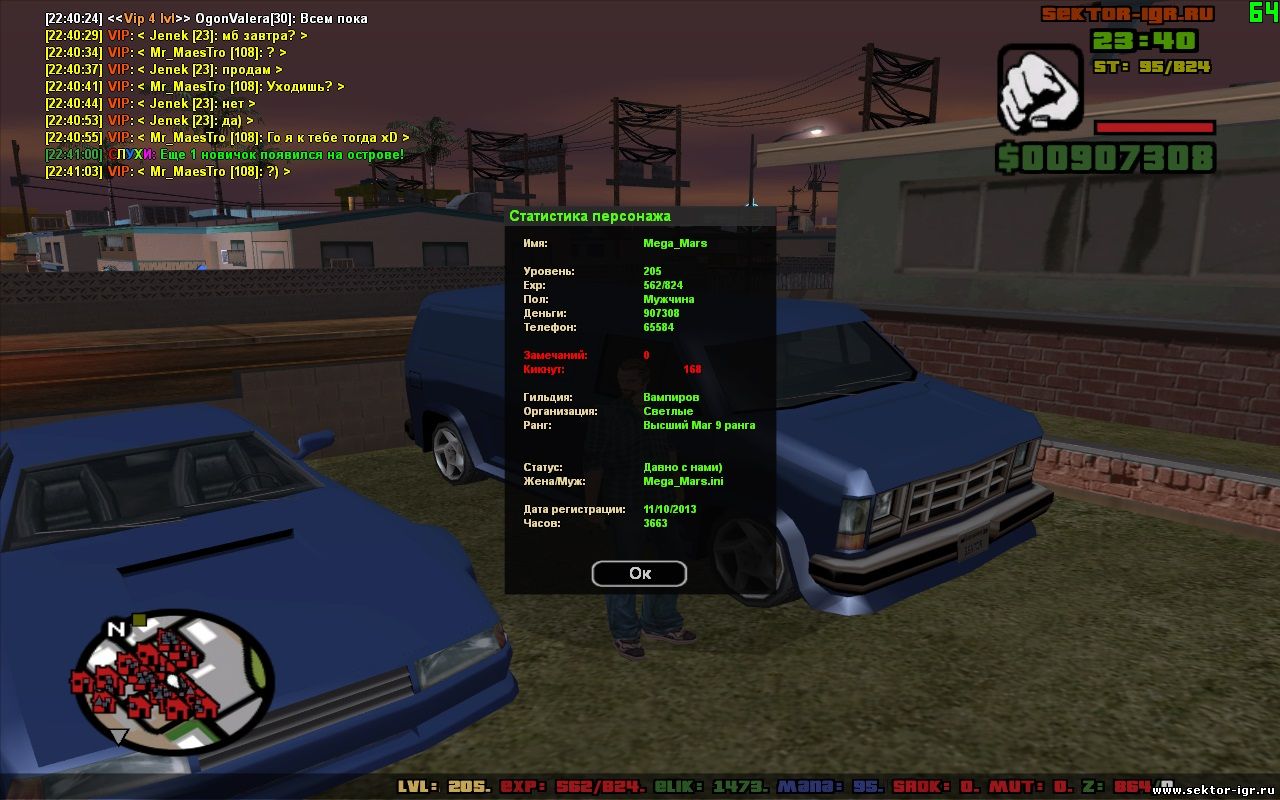Select the fist weapon icon
The image size is (1280, 800).
point(1040,89)
